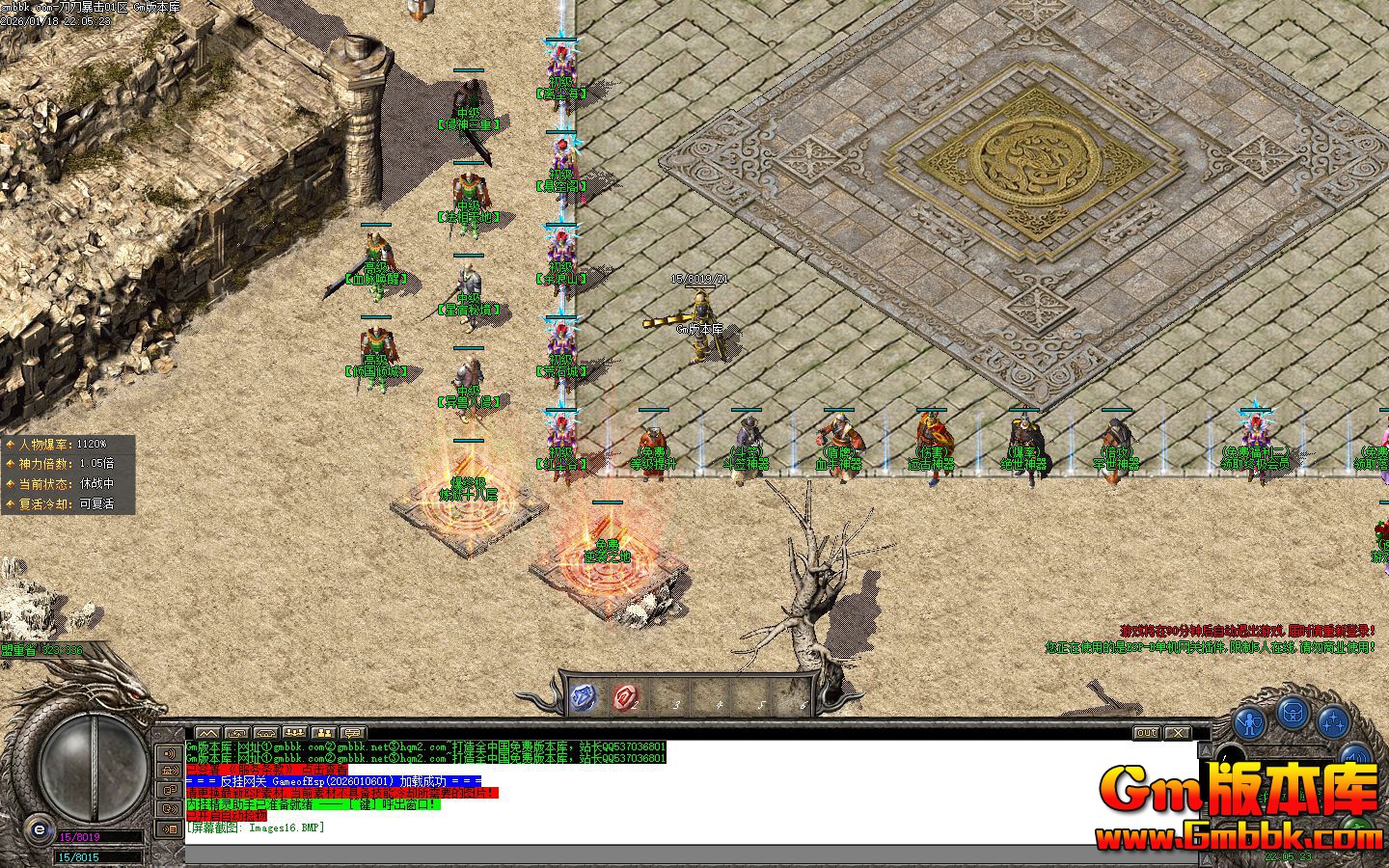Open the two-person friends button above chat
1389x868 pixels.
point(324,733)
